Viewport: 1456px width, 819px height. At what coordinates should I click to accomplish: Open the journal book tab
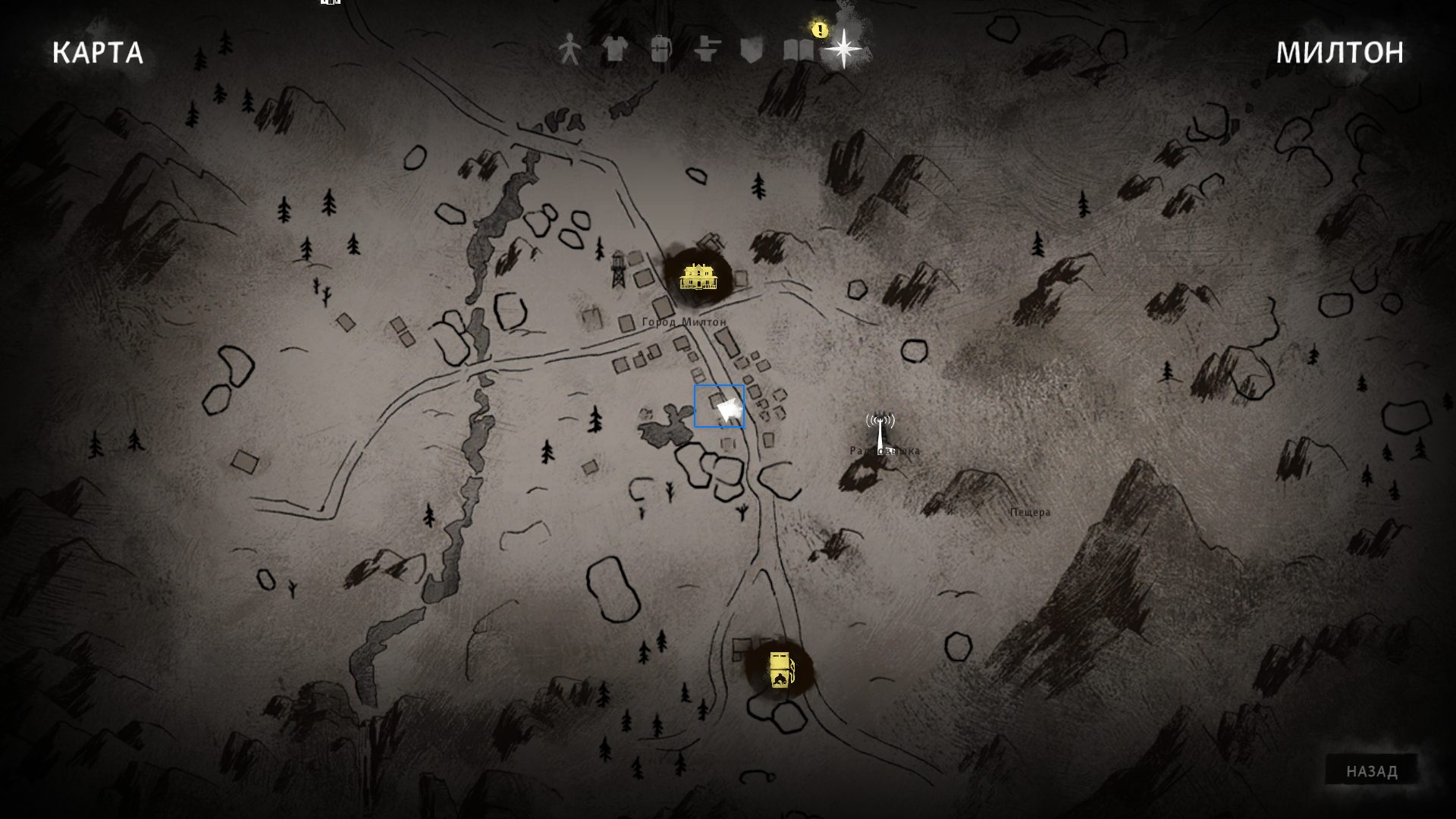(x=798, y=50)
